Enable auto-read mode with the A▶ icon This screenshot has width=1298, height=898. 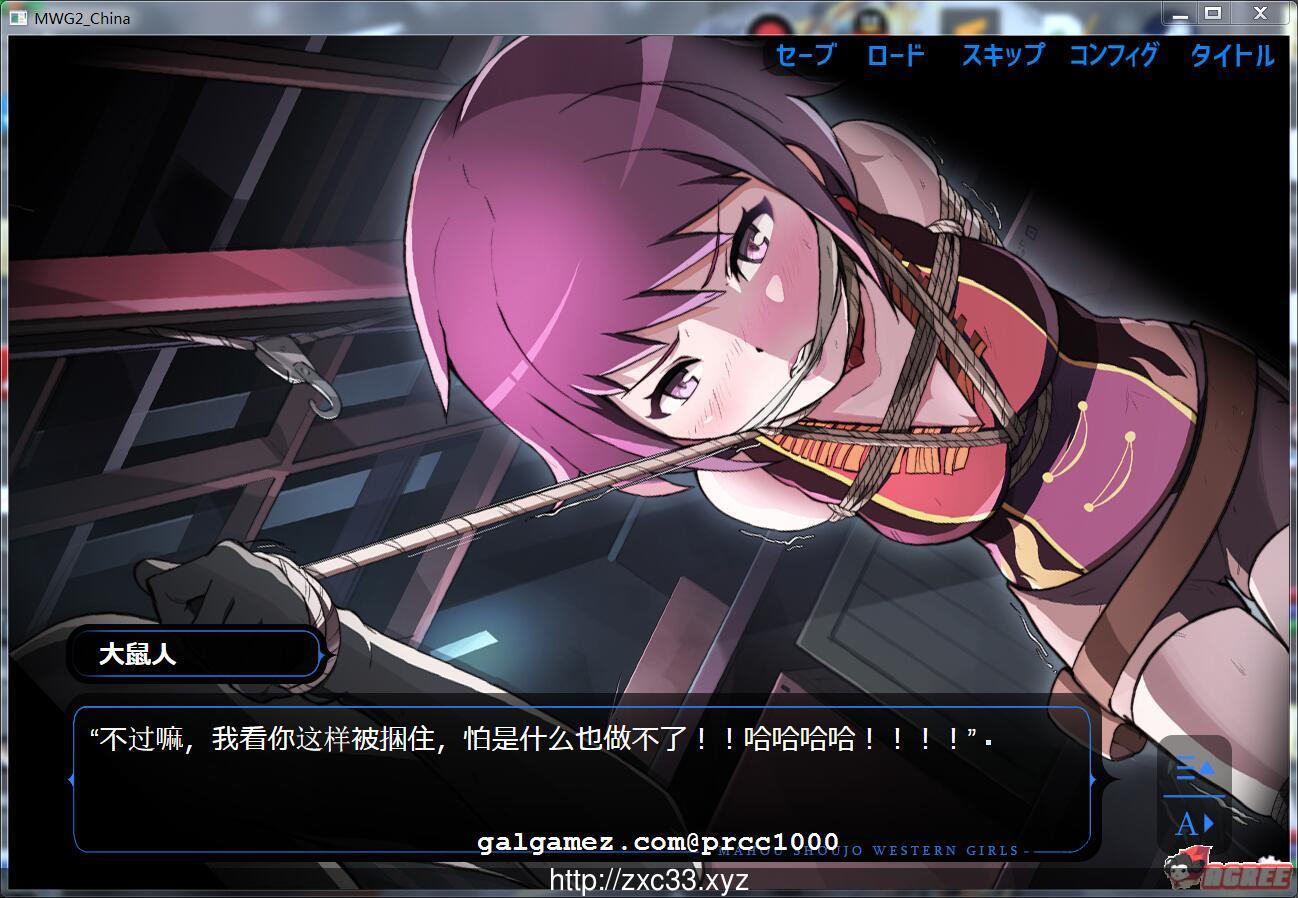1192,822
